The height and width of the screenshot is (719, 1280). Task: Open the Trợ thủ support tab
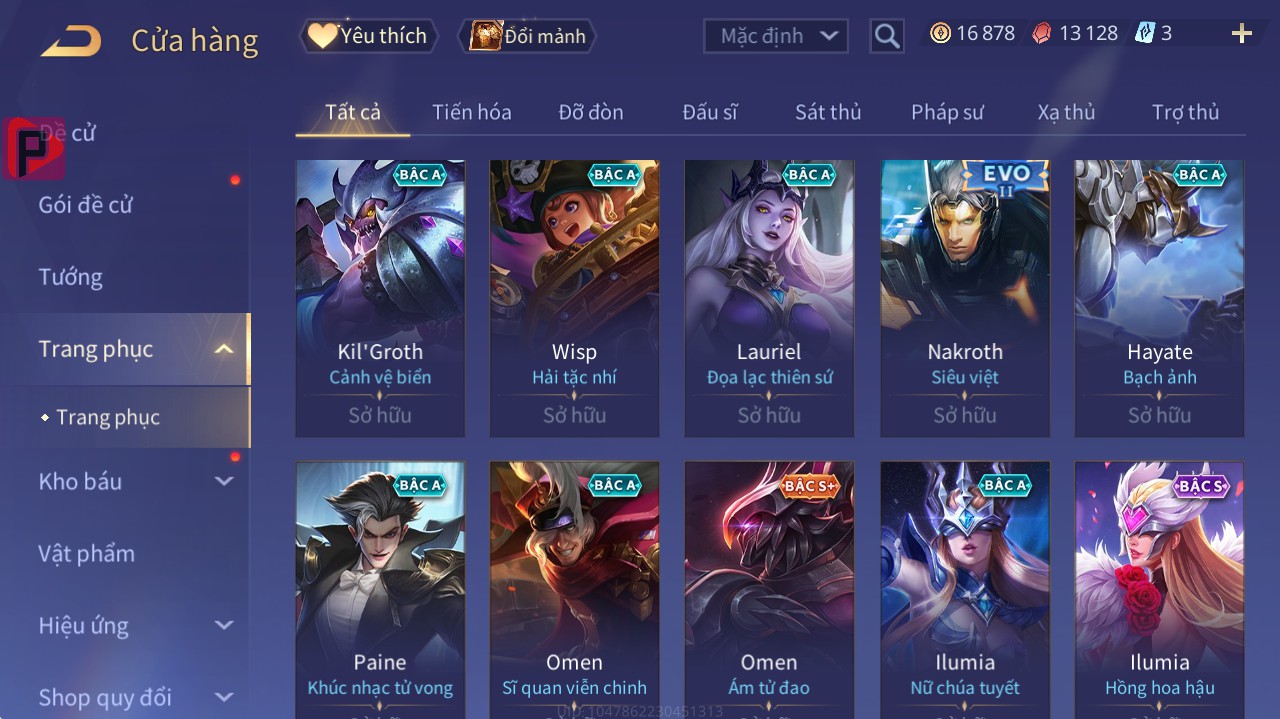(x=1185, y=112)
